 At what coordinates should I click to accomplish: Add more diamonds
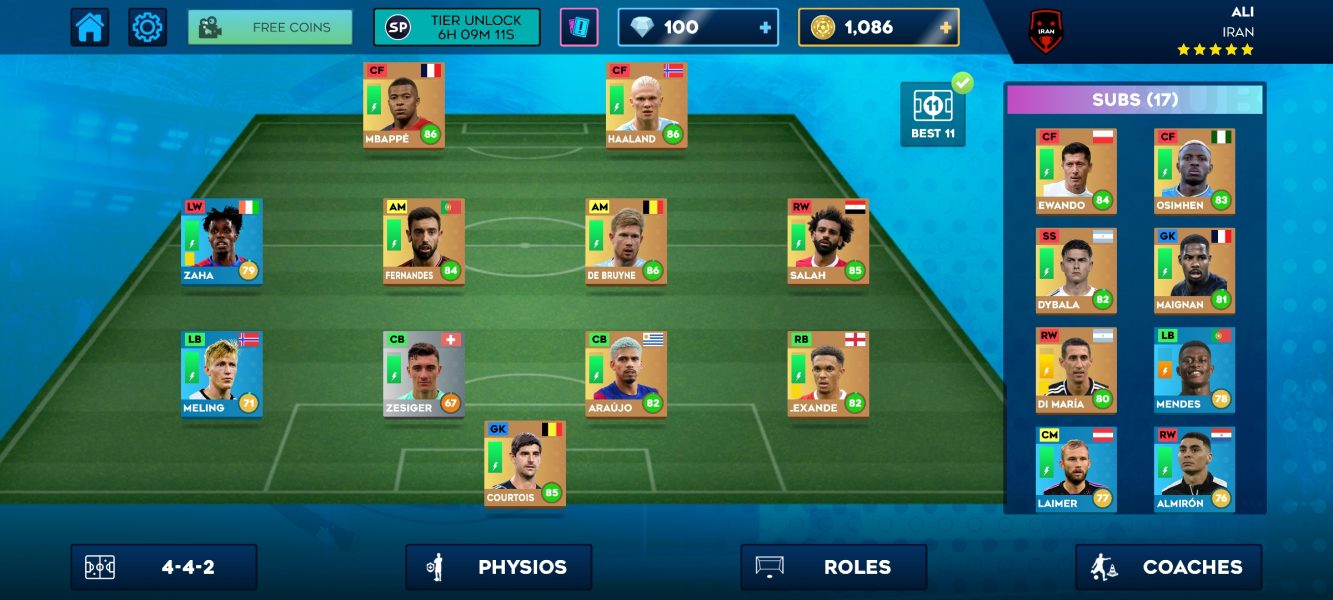766,28
